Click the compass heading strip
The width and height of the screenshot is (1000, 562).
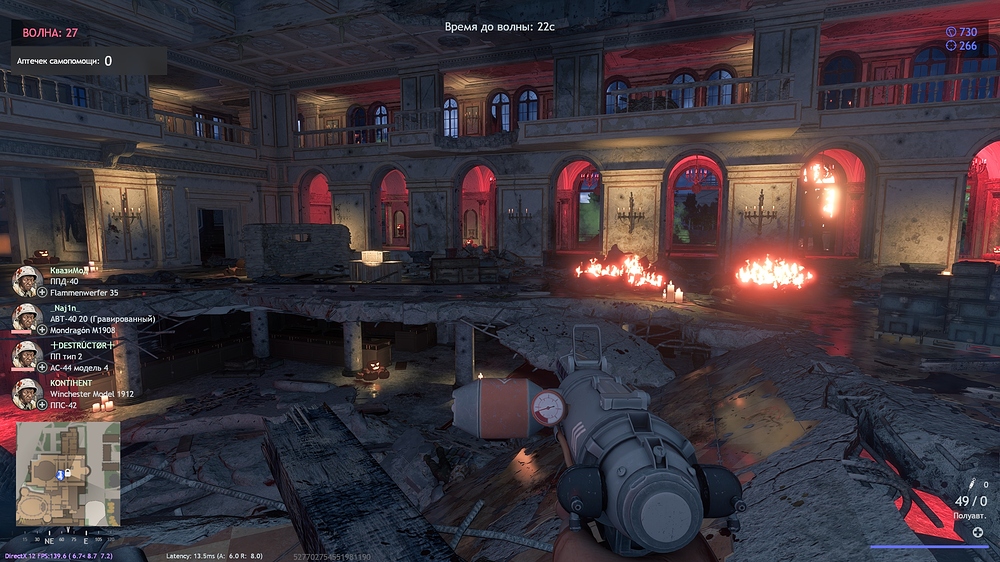68,537
